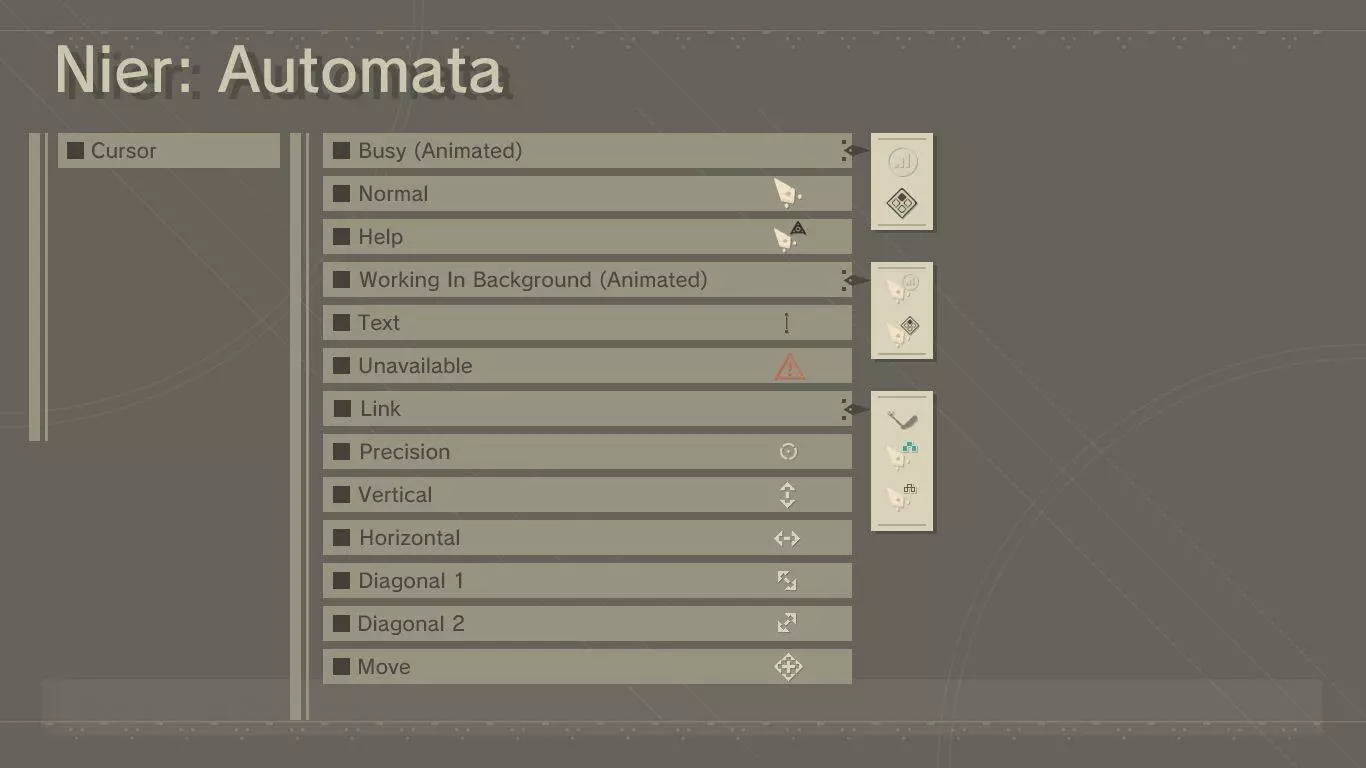The height and width of the screenshot is (768, 1366).
Task: Select the Cursor category entry
Action: pos(168,151)
